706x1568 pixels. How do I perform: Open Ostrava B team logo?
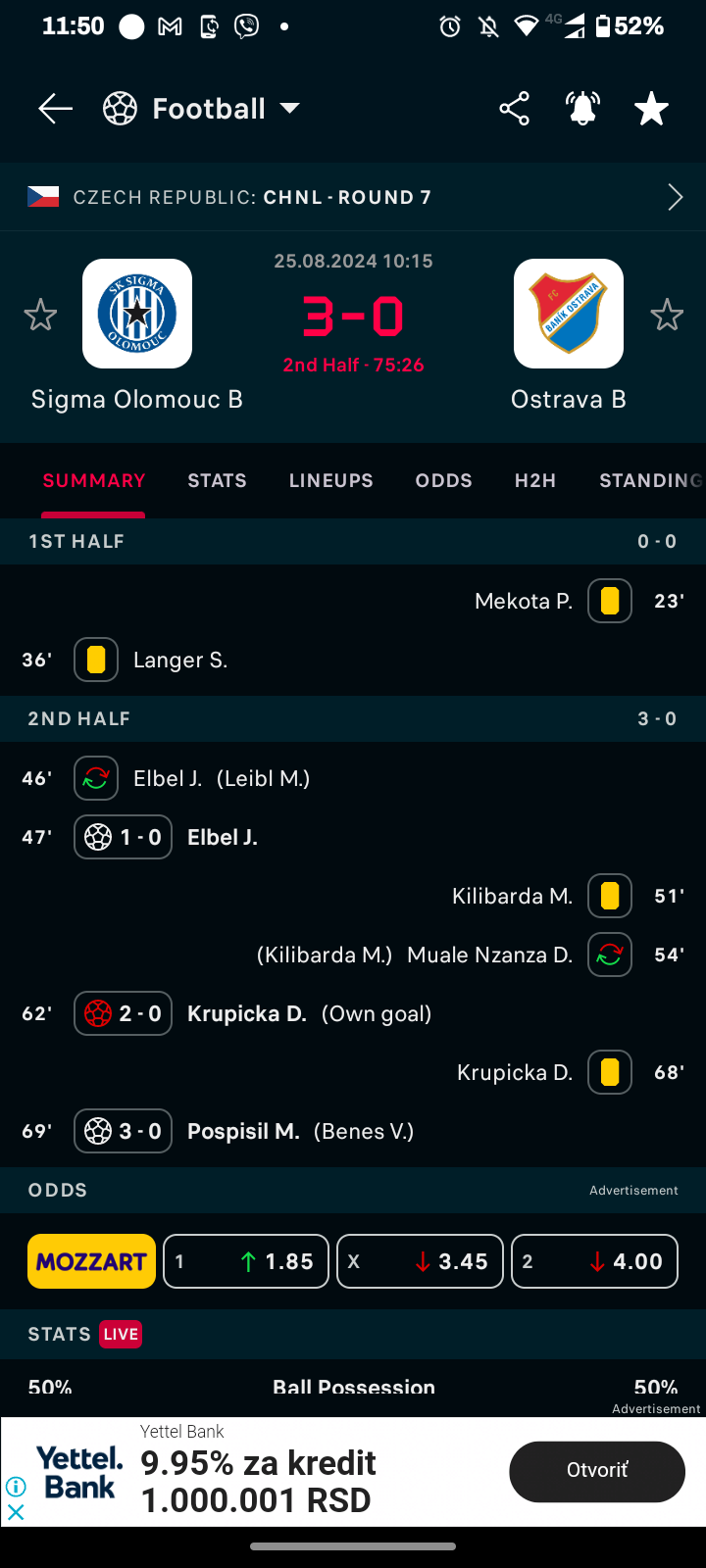569,314
